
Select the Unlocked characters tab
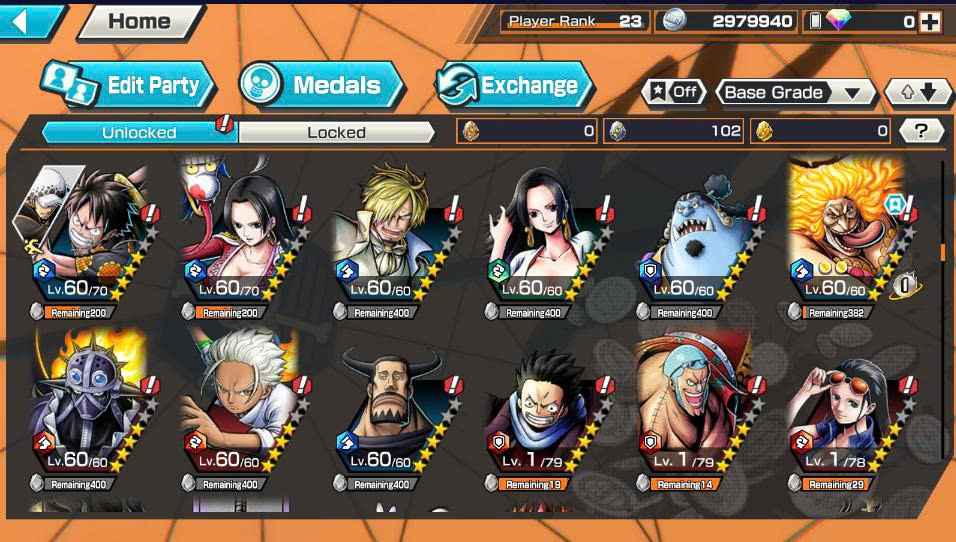(x=139, y=132)
